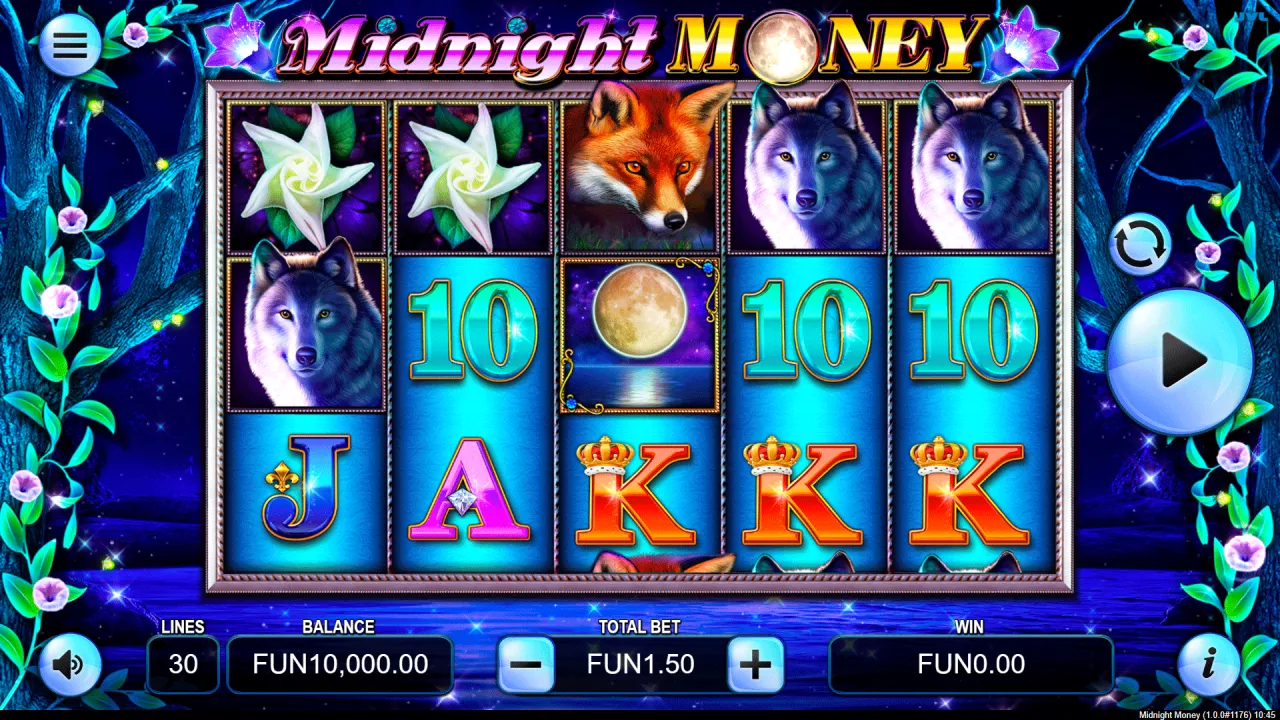Toggle the speaker audio control off

(68, 665)
